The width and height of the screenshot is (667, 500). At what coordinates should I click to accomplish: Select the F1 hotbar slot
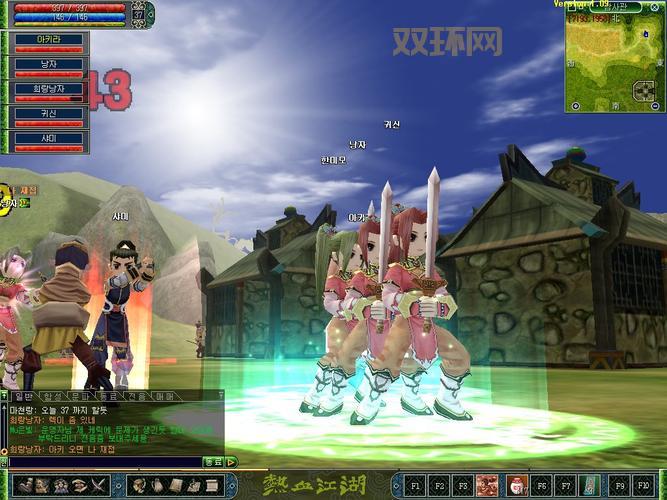415,485
